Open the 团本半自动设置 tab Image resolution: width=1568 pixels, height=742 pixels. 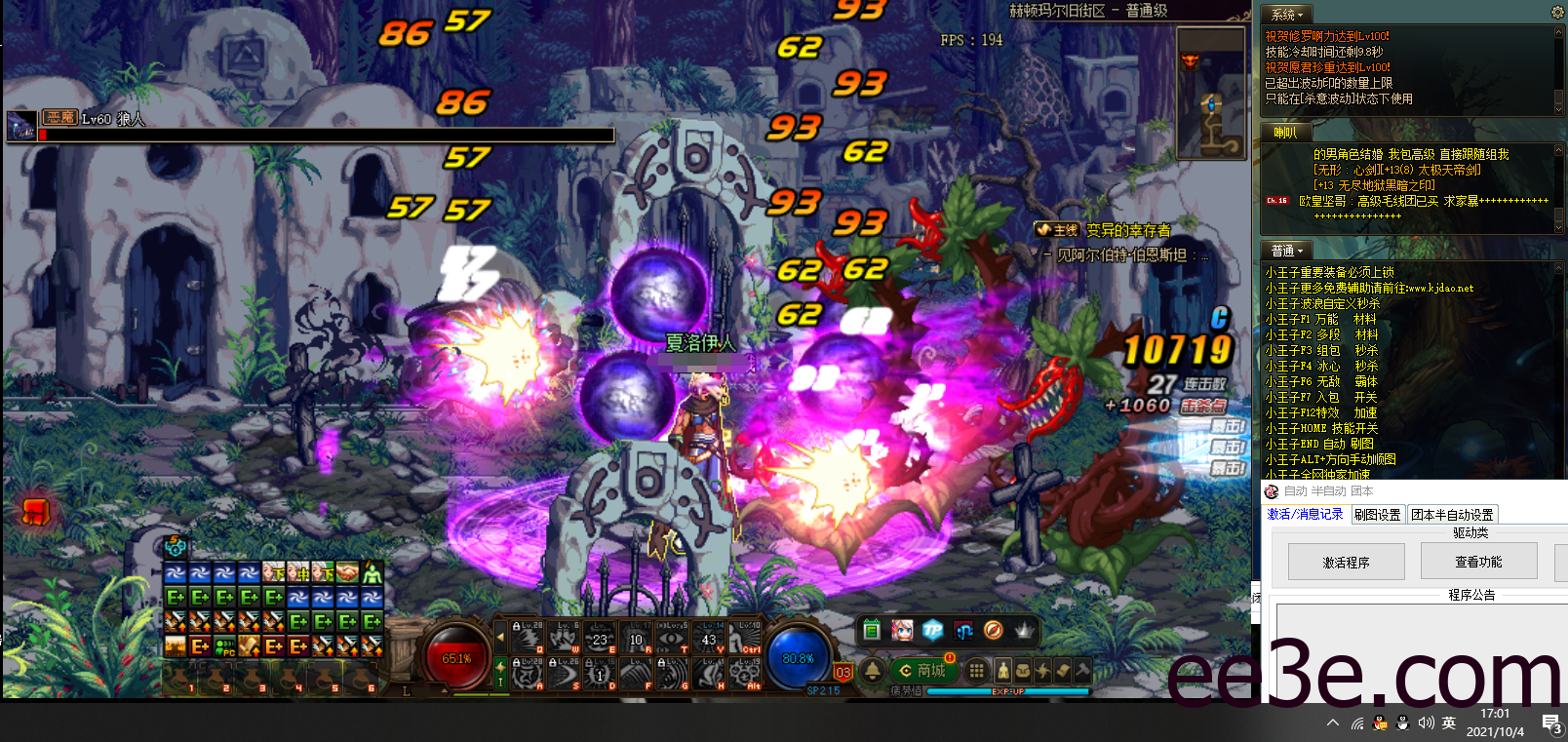tap(1452, 515)
